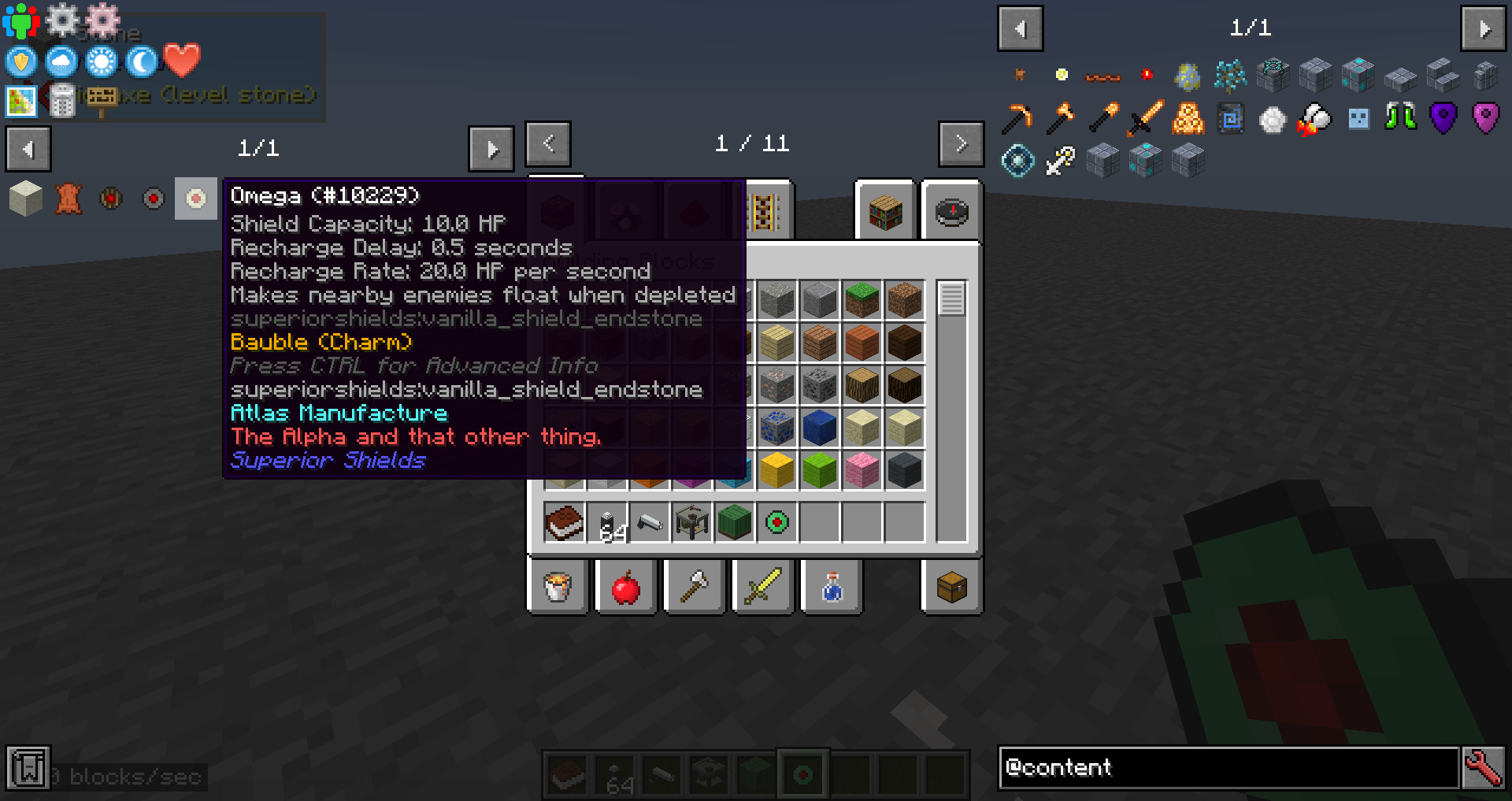Select the Brewing tab with the potion bottle
1512x801 pixels.
[831, 587]
